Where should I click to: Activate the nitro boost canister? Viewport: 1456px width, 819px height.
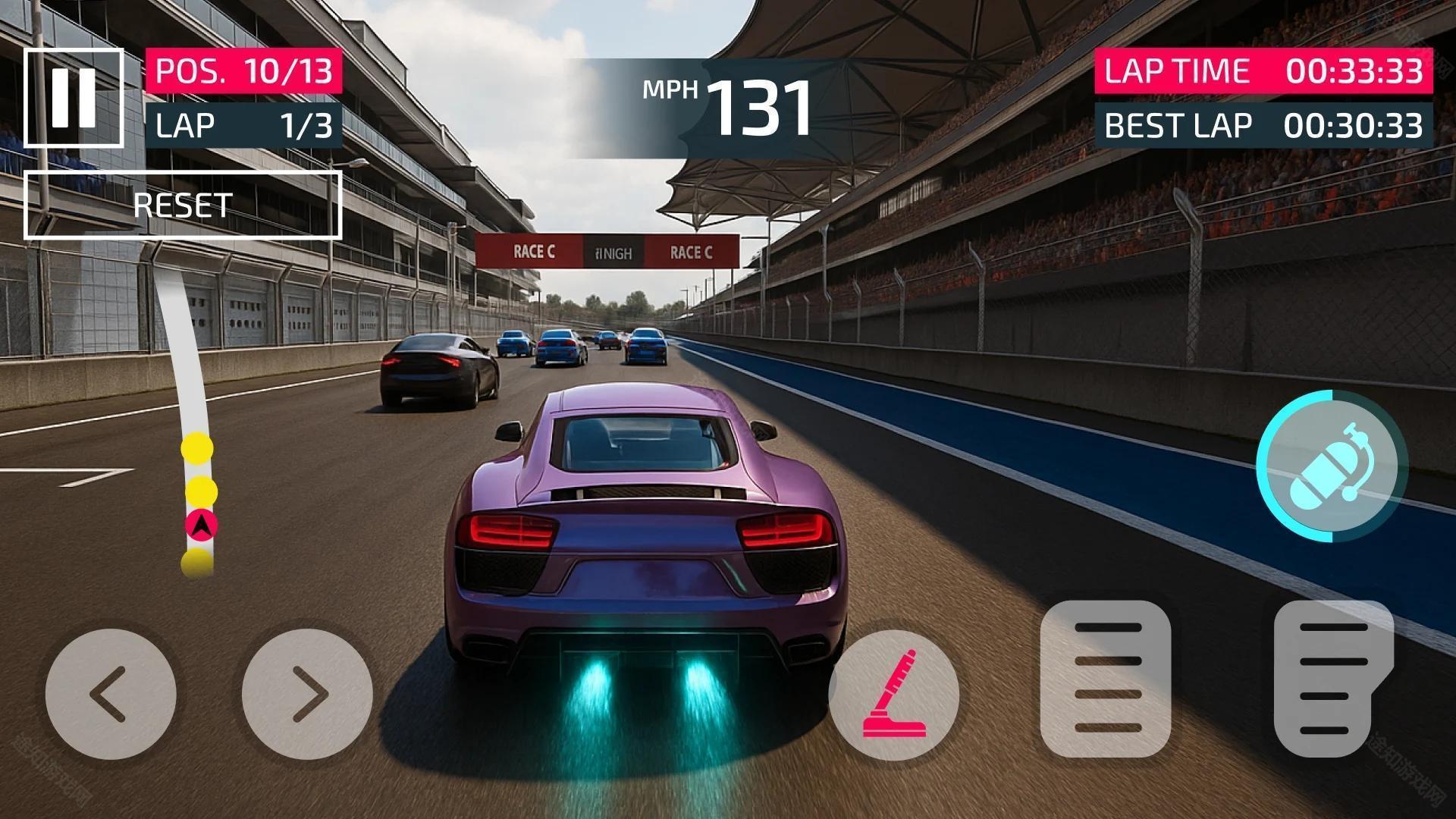(x=1332, y=466)
